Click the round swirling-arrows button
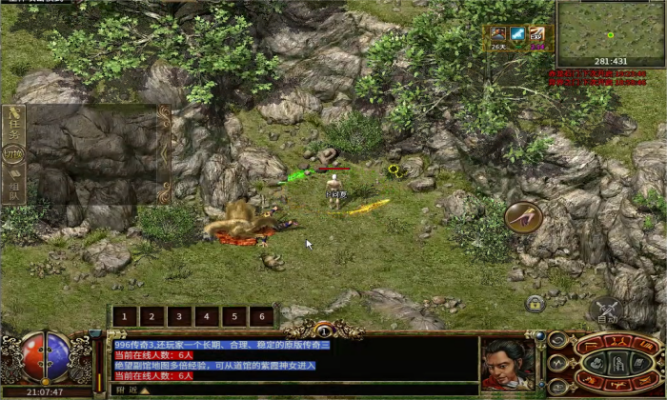Image resolution: width=667 pixels, height=400 pixels. 557,339
